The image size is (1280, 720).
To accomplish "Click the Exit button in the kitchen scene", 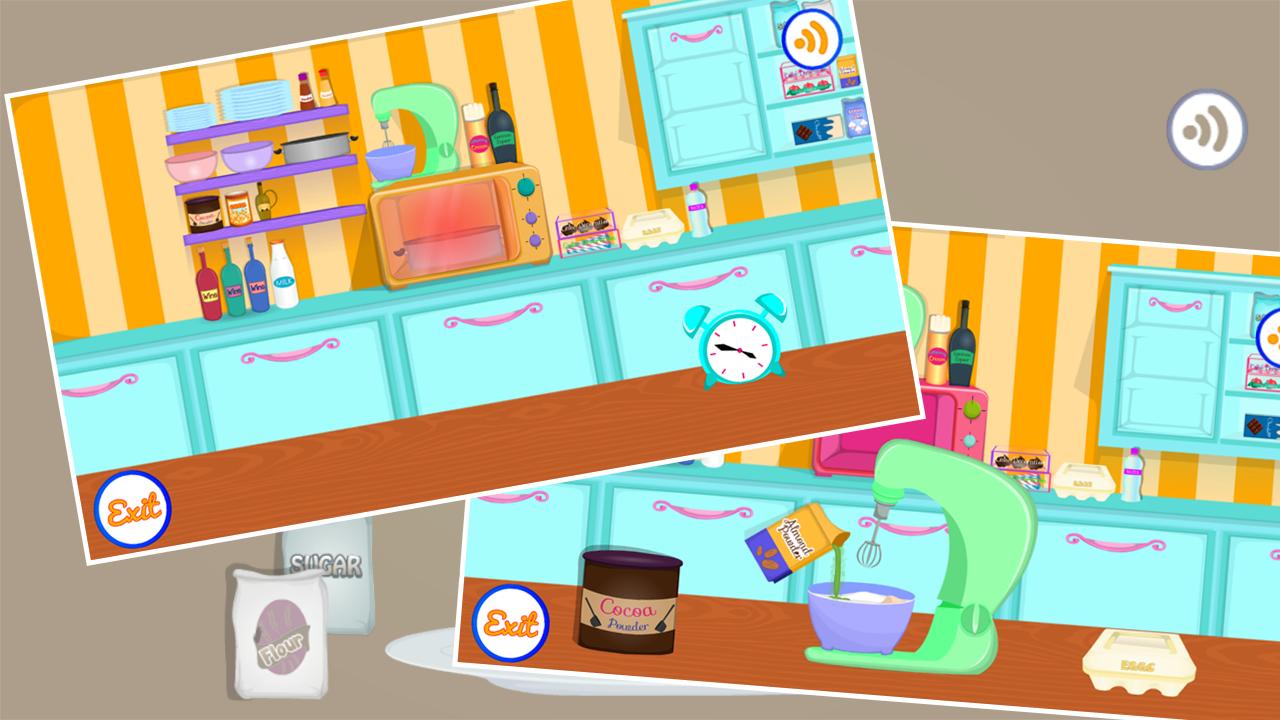I will click(x=135, y=508).
